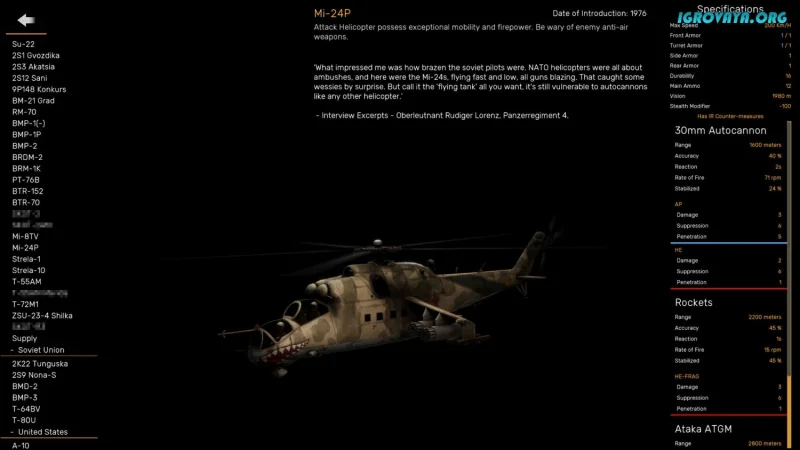
Task: Select the Mi-24P list entry
Action: pos(25,247)
